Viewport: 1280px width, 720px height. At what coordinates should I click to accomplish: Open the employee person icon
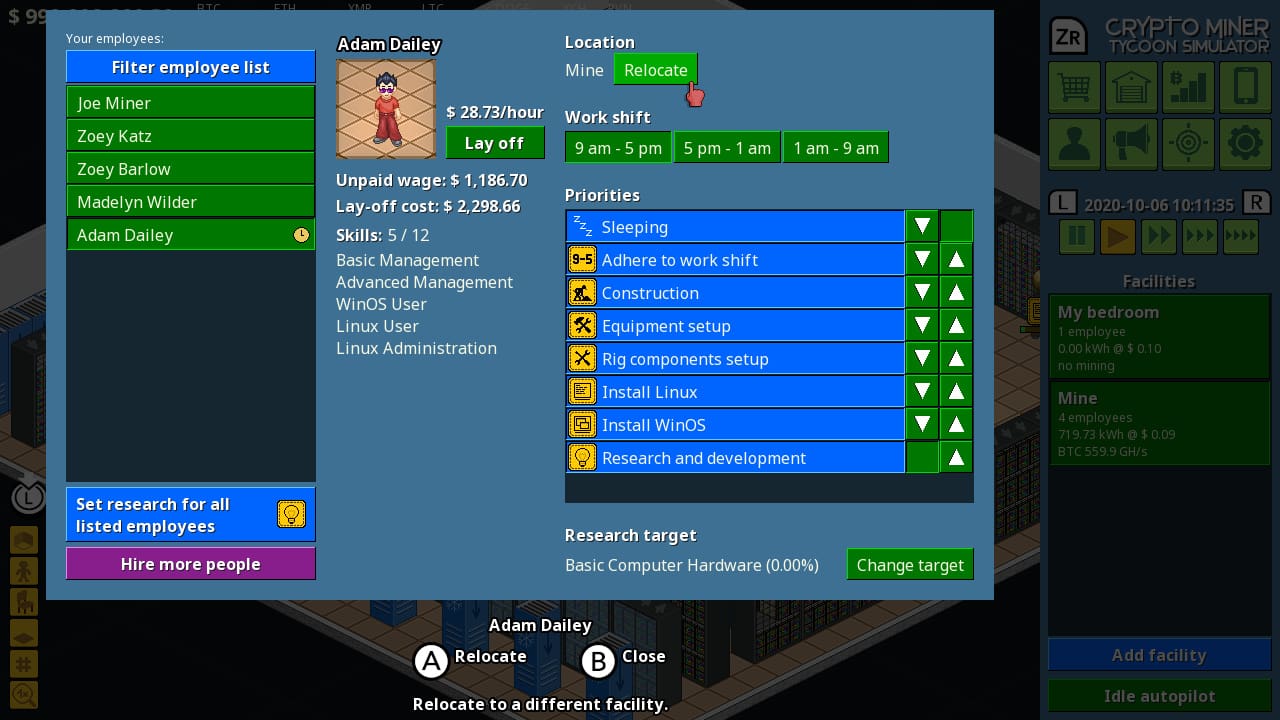click(x=1074, y=143)
